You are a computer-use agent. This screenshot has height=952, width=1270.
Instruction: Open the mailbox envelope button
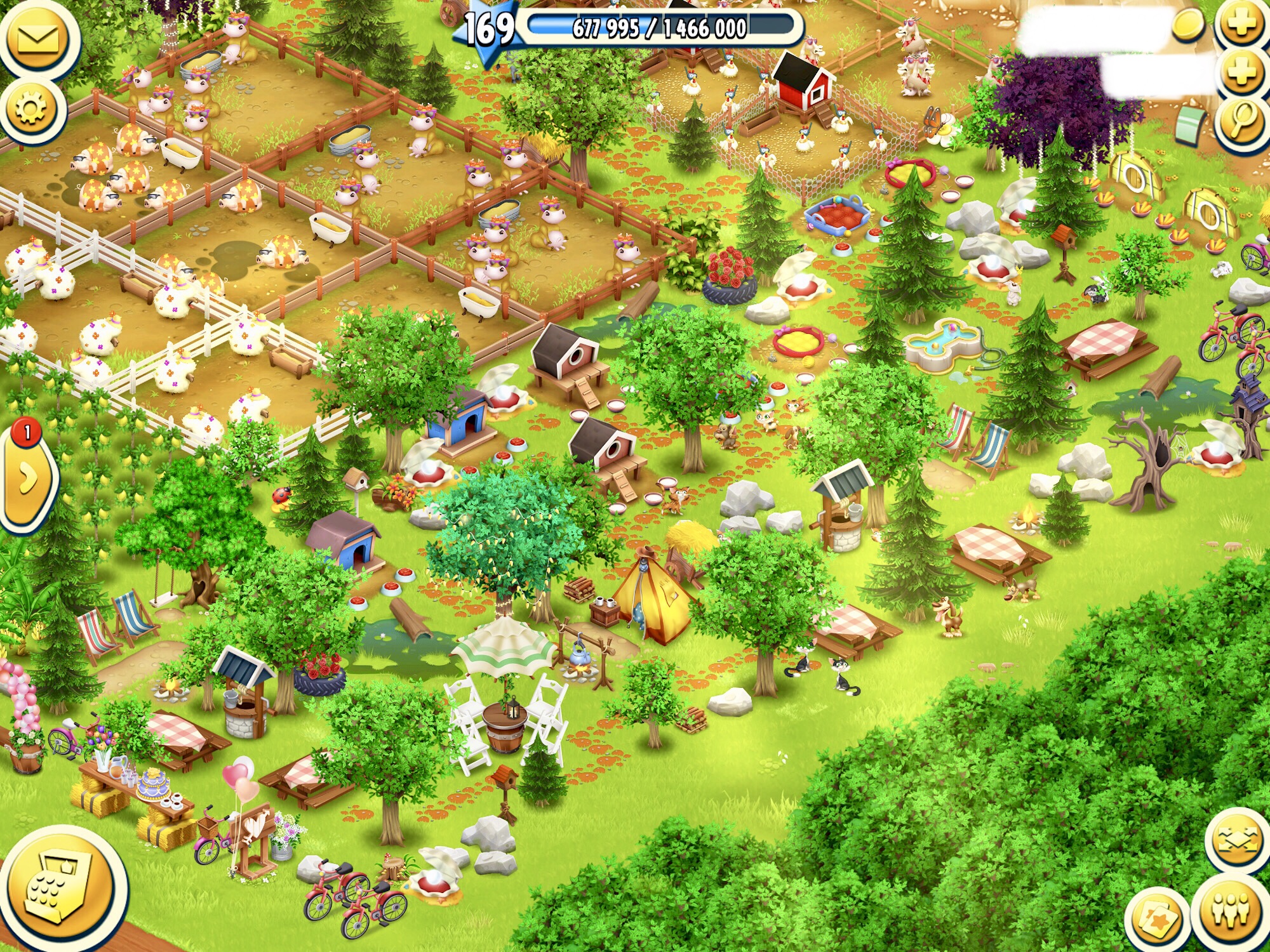[38, 39]
